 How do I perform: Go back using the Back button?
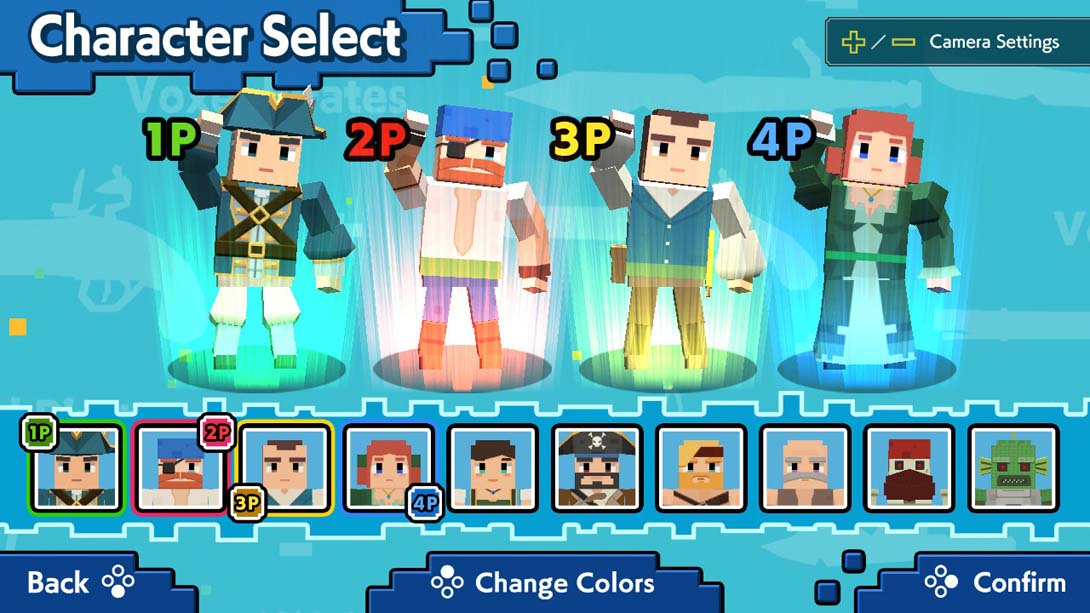pyautogui.click(x=78, y=583)
